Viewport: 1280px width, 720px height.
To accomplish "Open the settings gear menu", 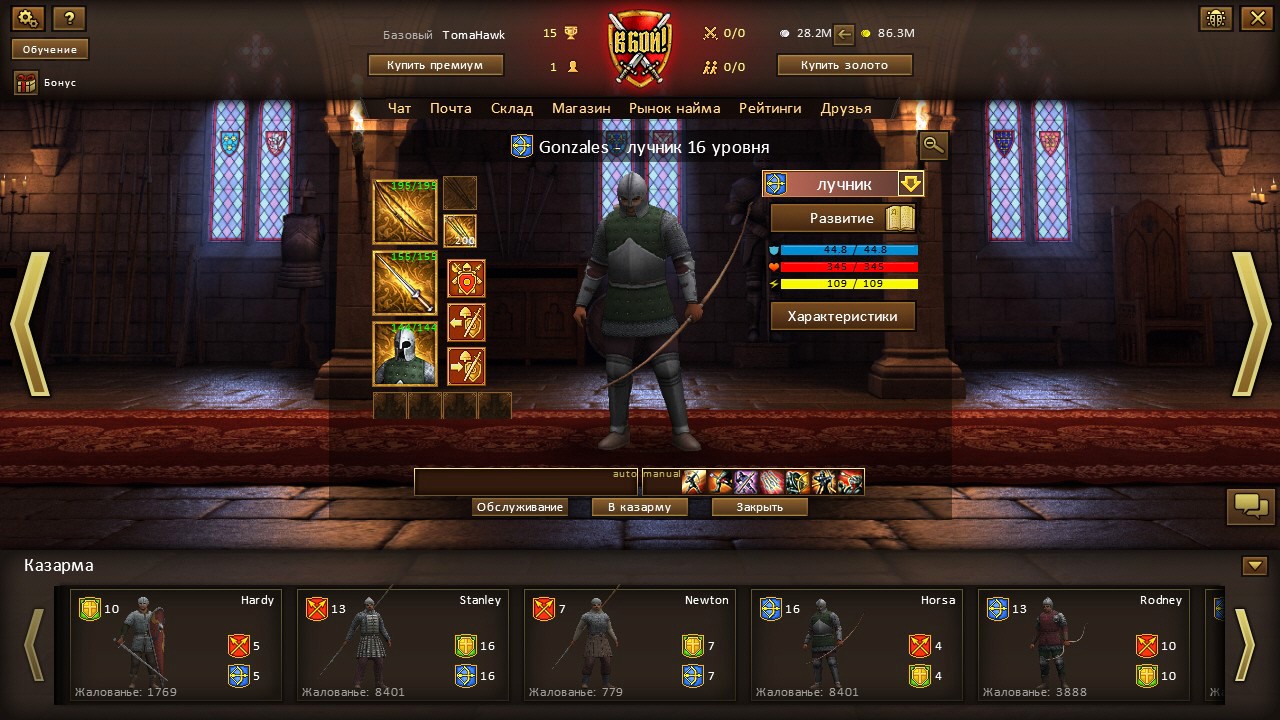I will (x=28, y=18).
